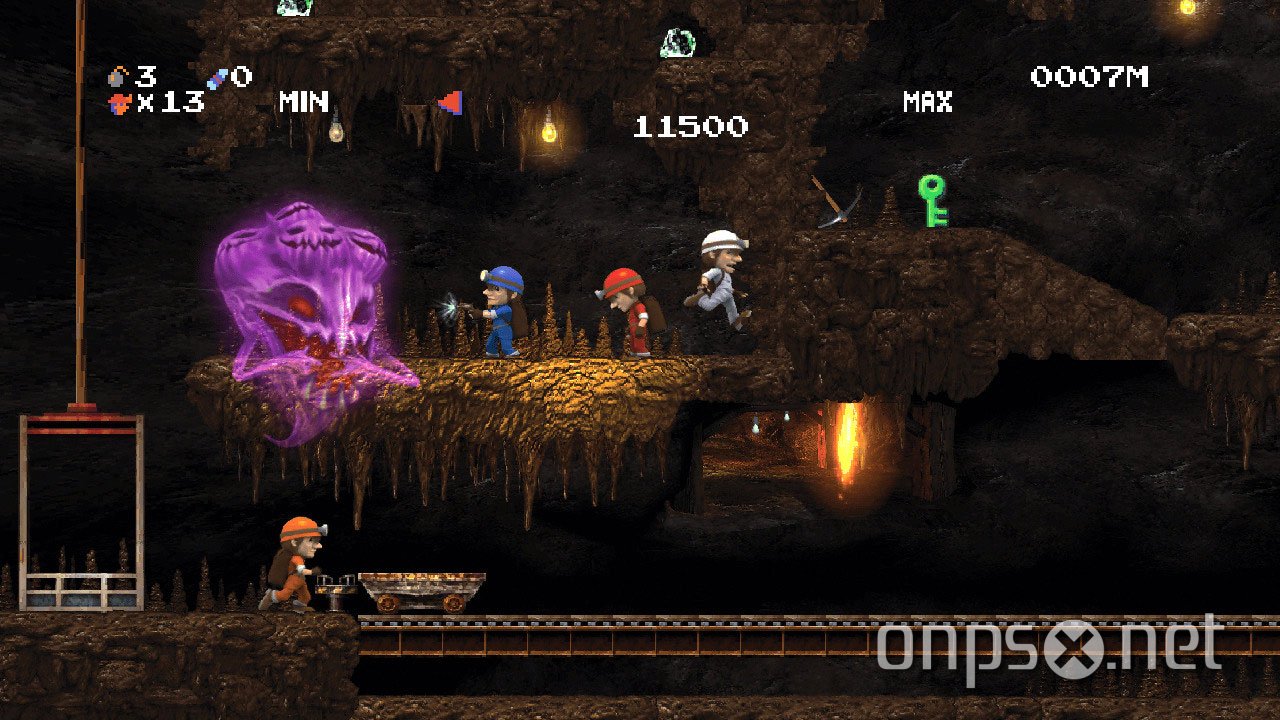Click the score display showing 11500
Screen dimensions: 1280x720
point(688,127)
